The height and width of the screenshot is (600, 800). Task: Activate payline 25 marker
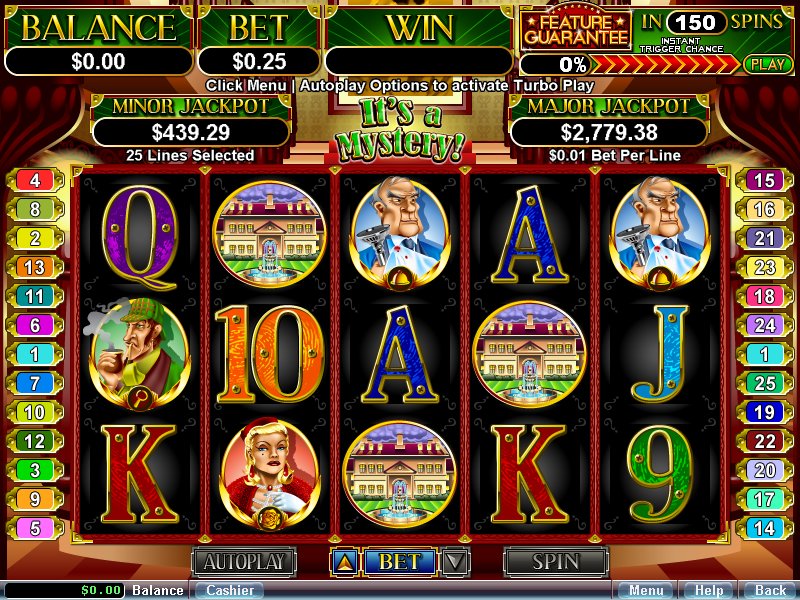(764, 383)
